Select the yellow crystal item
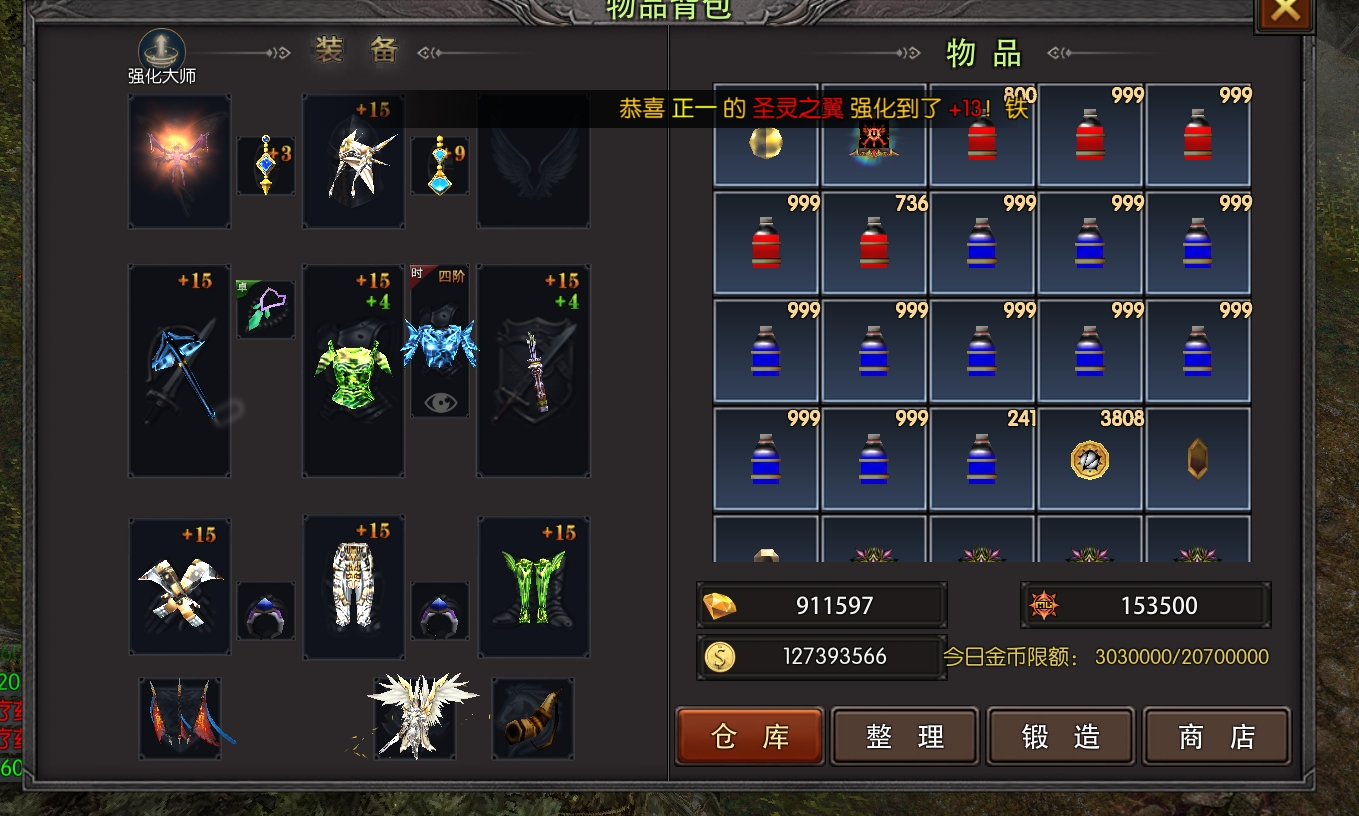The height and width of the screenshot is (816, 1359). [x=1198, y=460]
